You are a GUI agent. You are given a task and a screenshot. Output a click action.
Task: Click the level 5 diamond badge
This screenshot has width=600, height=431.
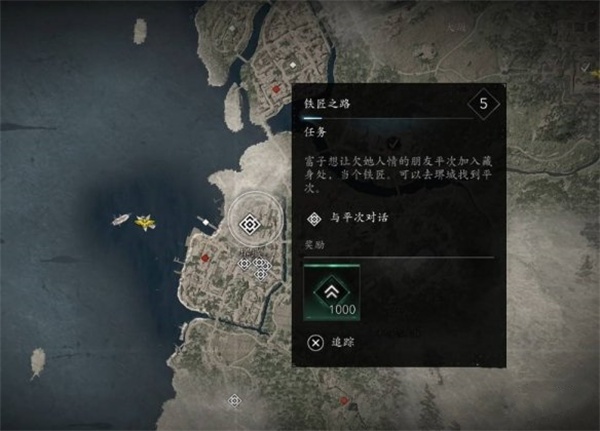click(484, 103)
